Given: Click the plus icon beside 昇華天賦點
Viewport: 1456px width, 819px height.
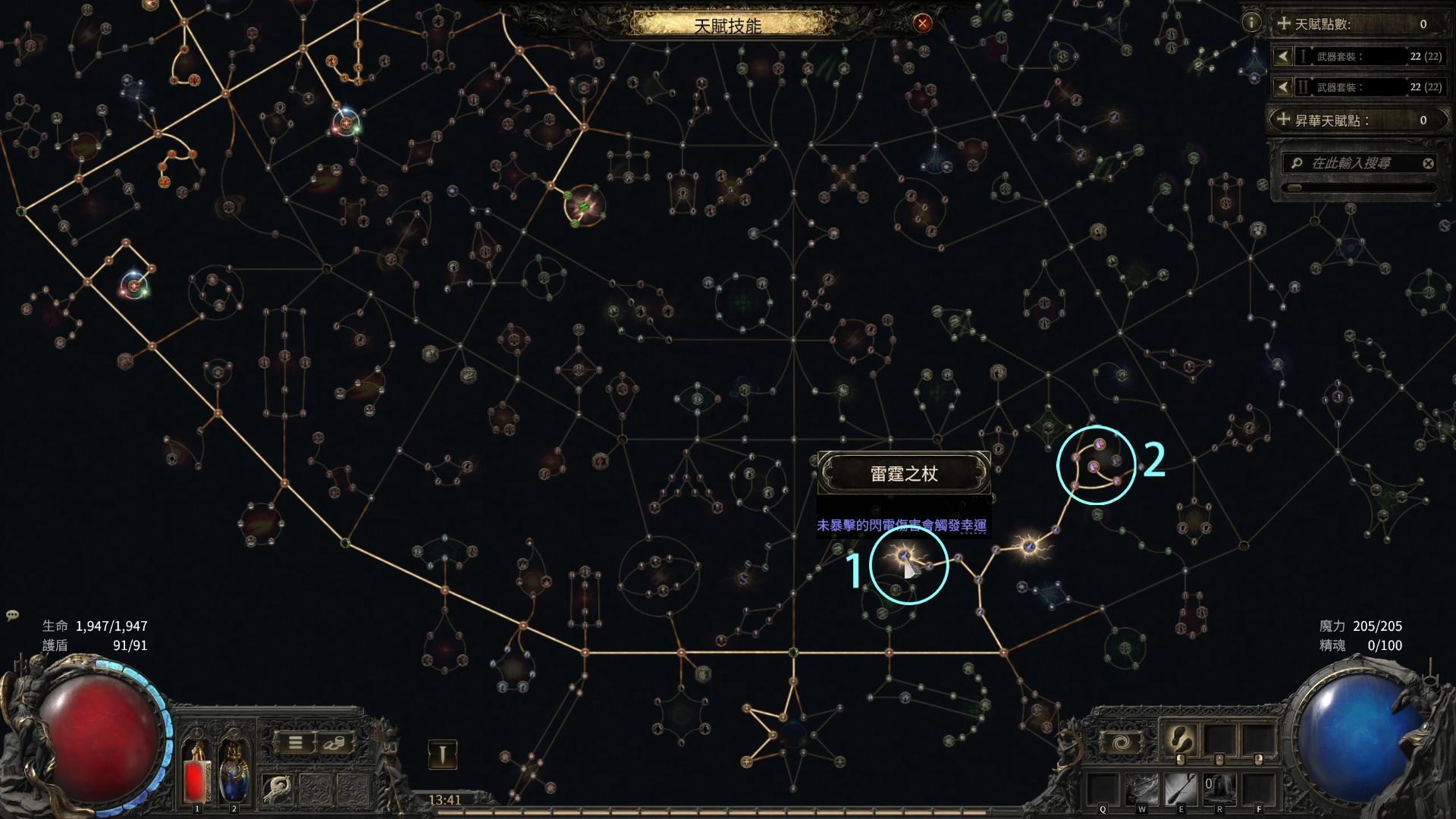Looking at the screenshot, I should (1283, 119).
